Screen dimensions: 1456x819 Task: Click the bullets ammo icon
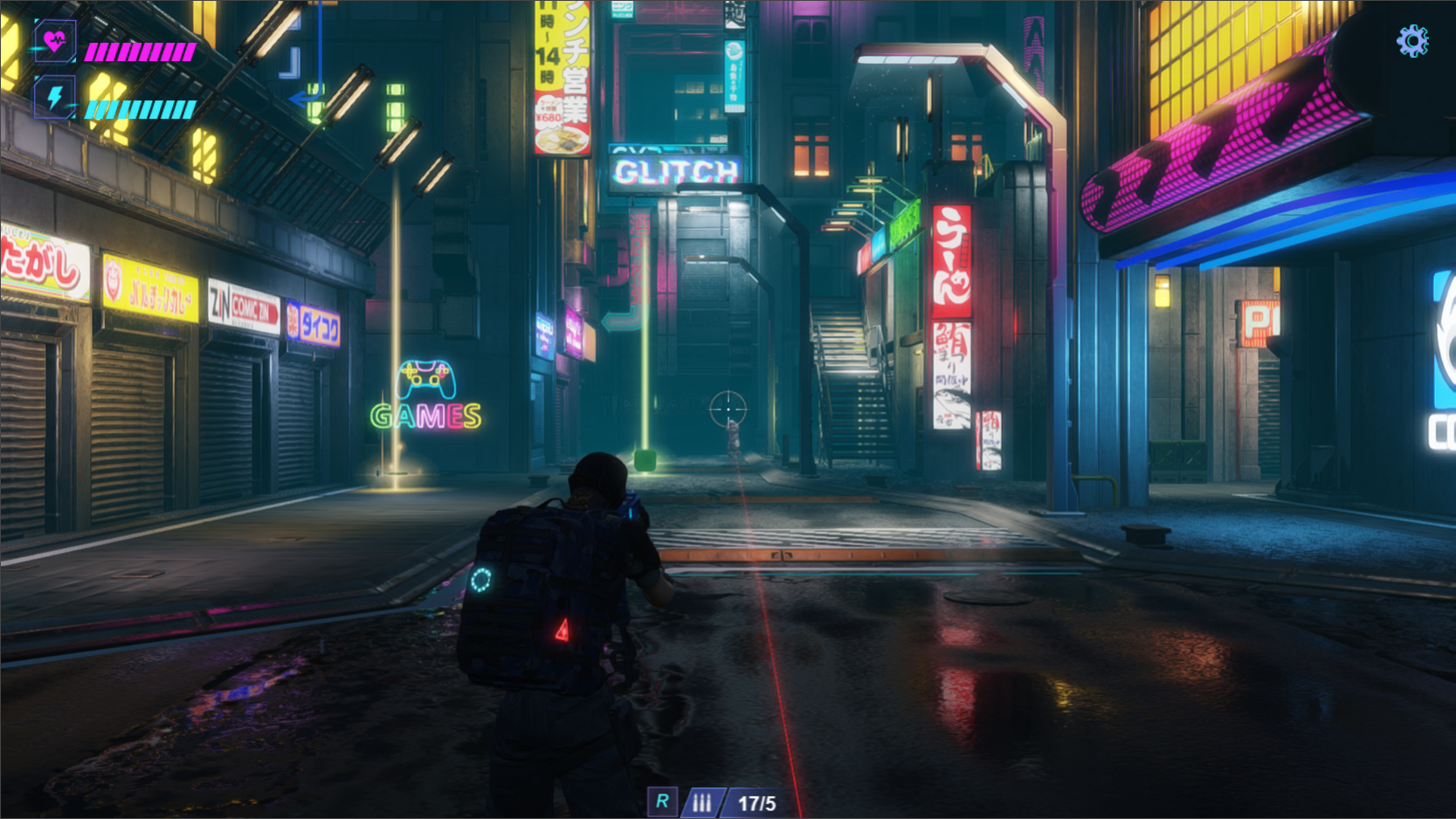(701, 802)
